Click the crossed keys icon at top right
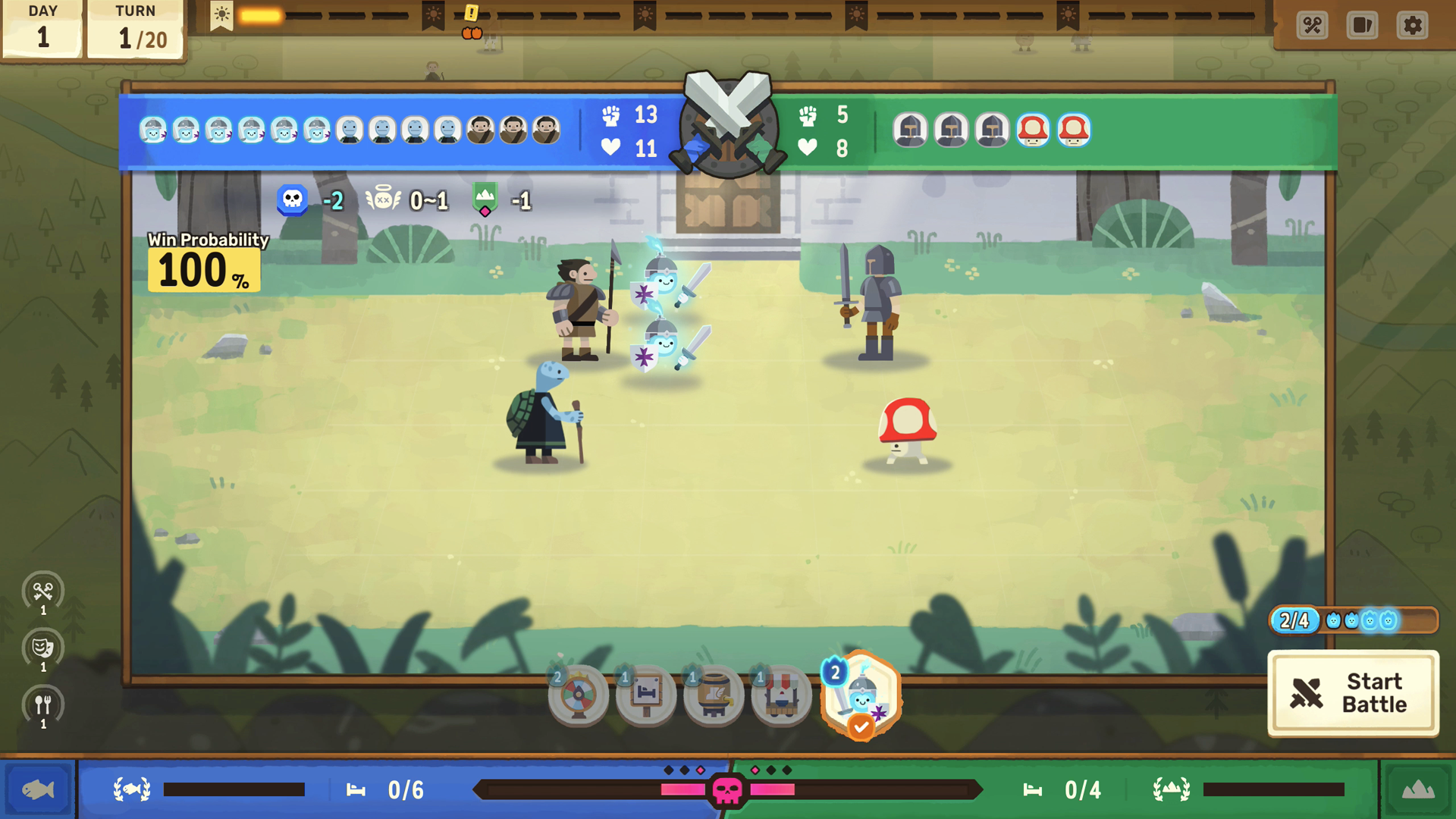This screenshot has width=1456, height=819. click(1311, 25)
